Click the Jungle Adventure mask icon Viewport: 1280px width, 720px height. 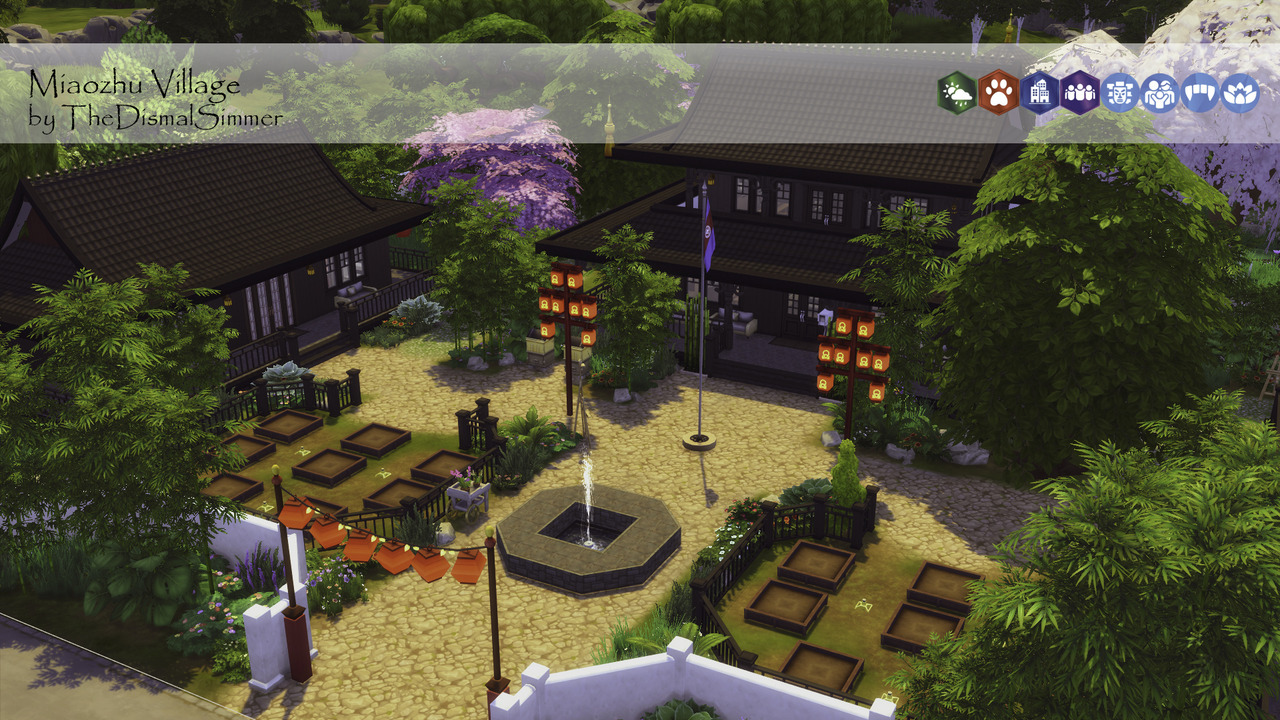1120,93
